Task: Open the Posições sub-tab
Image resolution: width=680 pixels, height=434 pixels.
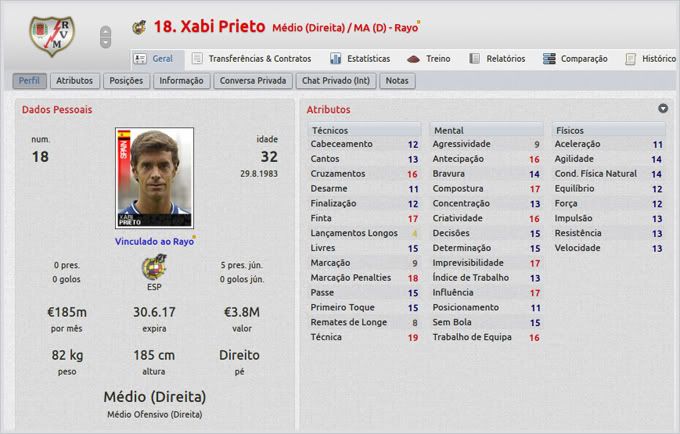Action: point(126,80)
